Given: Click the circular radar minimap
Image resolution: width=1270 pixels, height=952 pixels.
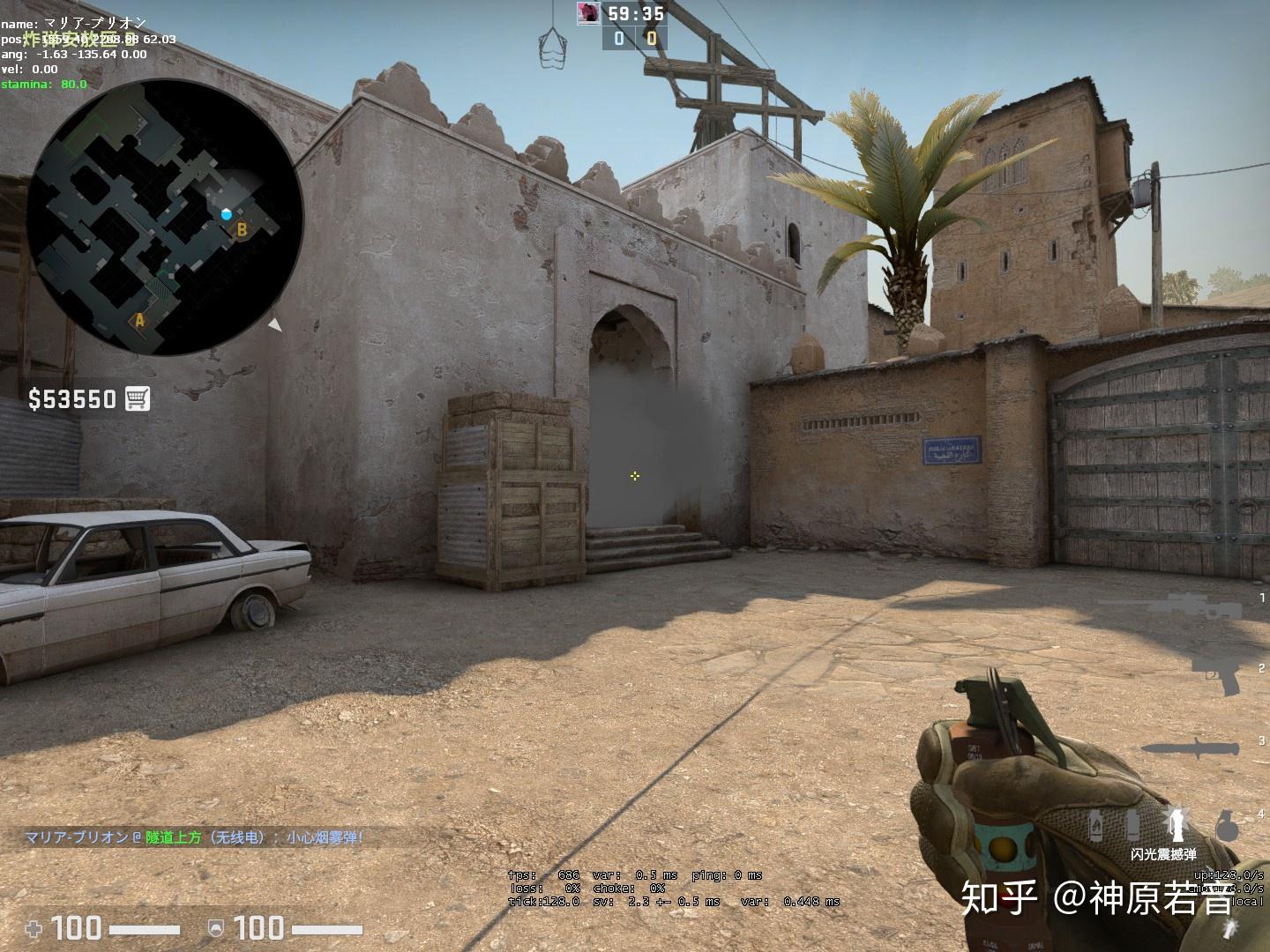Looking at the screenshot, I should point(165,217).
